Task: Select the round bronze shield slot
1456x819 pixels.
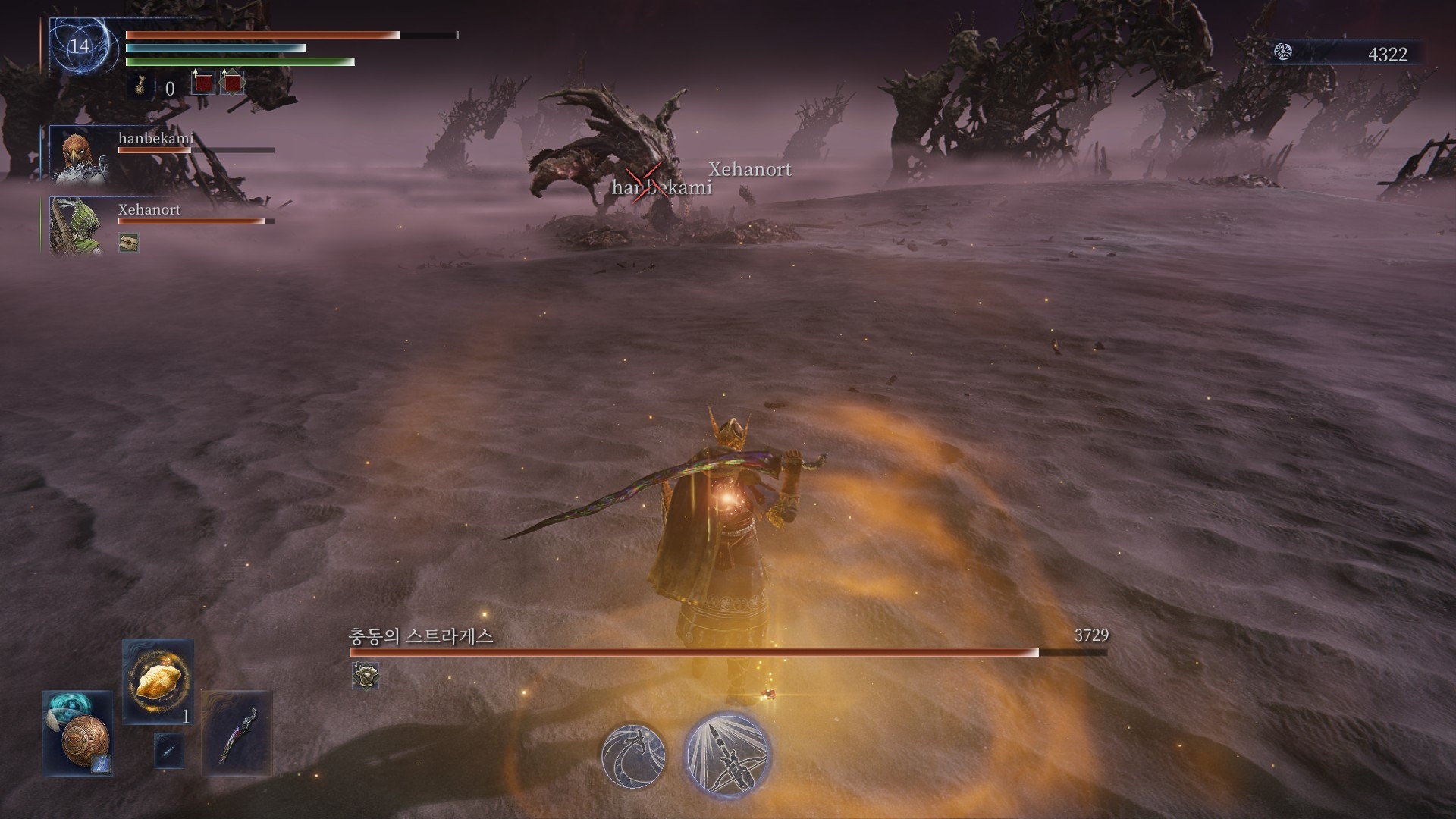Action: click(x=78, y=734)
